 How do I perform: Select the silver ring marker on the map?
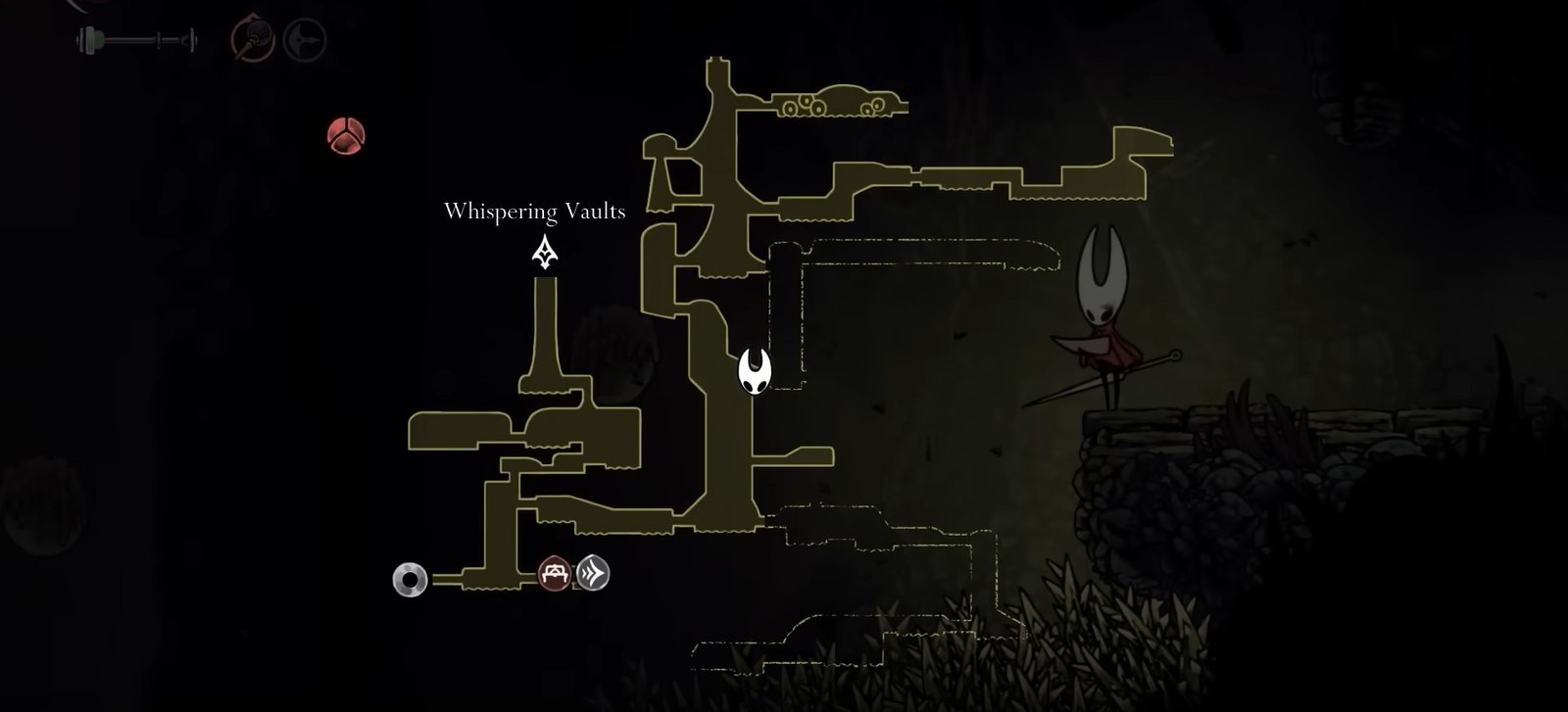pyautogui.click(x=410, y=580)
